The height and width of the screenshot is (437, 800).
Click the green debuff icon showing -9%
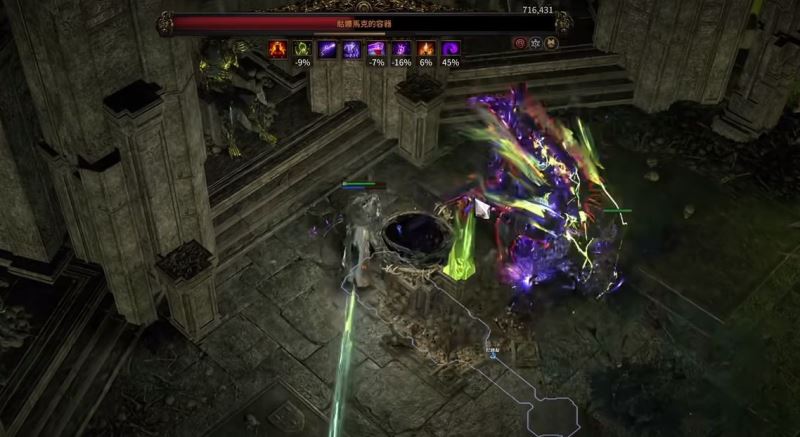point(301,48)
